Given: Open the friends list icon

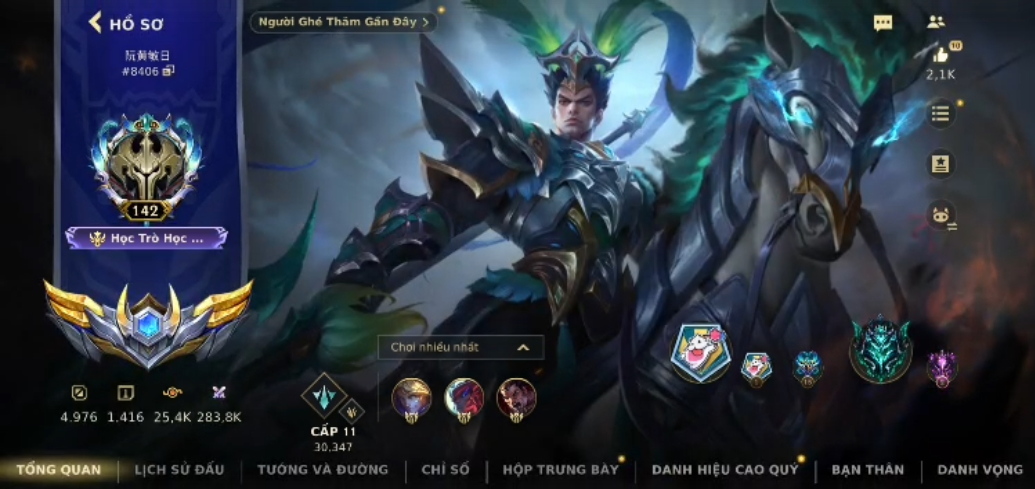Looking at the screenshot, I should [936, 22].
